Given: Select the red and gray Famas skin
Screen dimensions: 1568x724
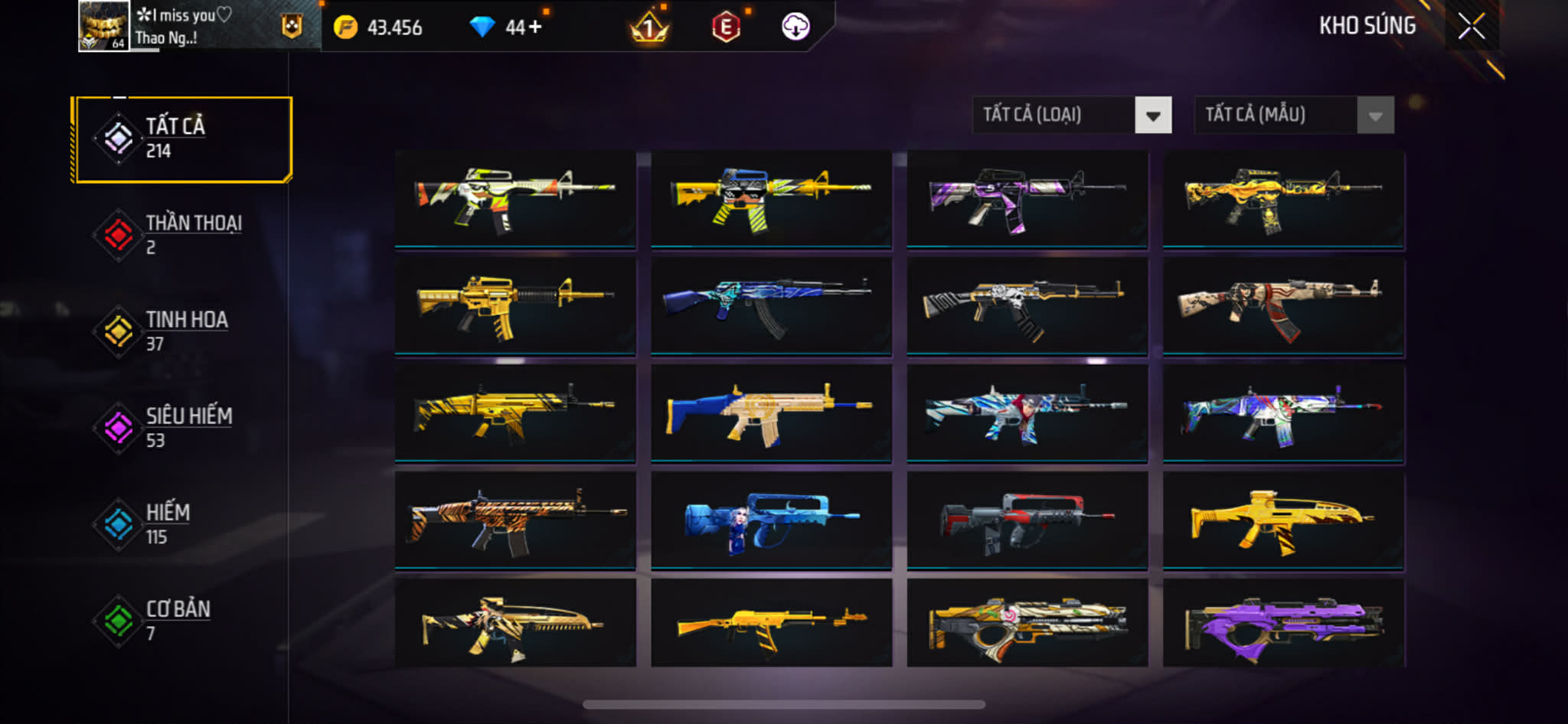Looking at the screenshot, I should tap(1027, 520).
